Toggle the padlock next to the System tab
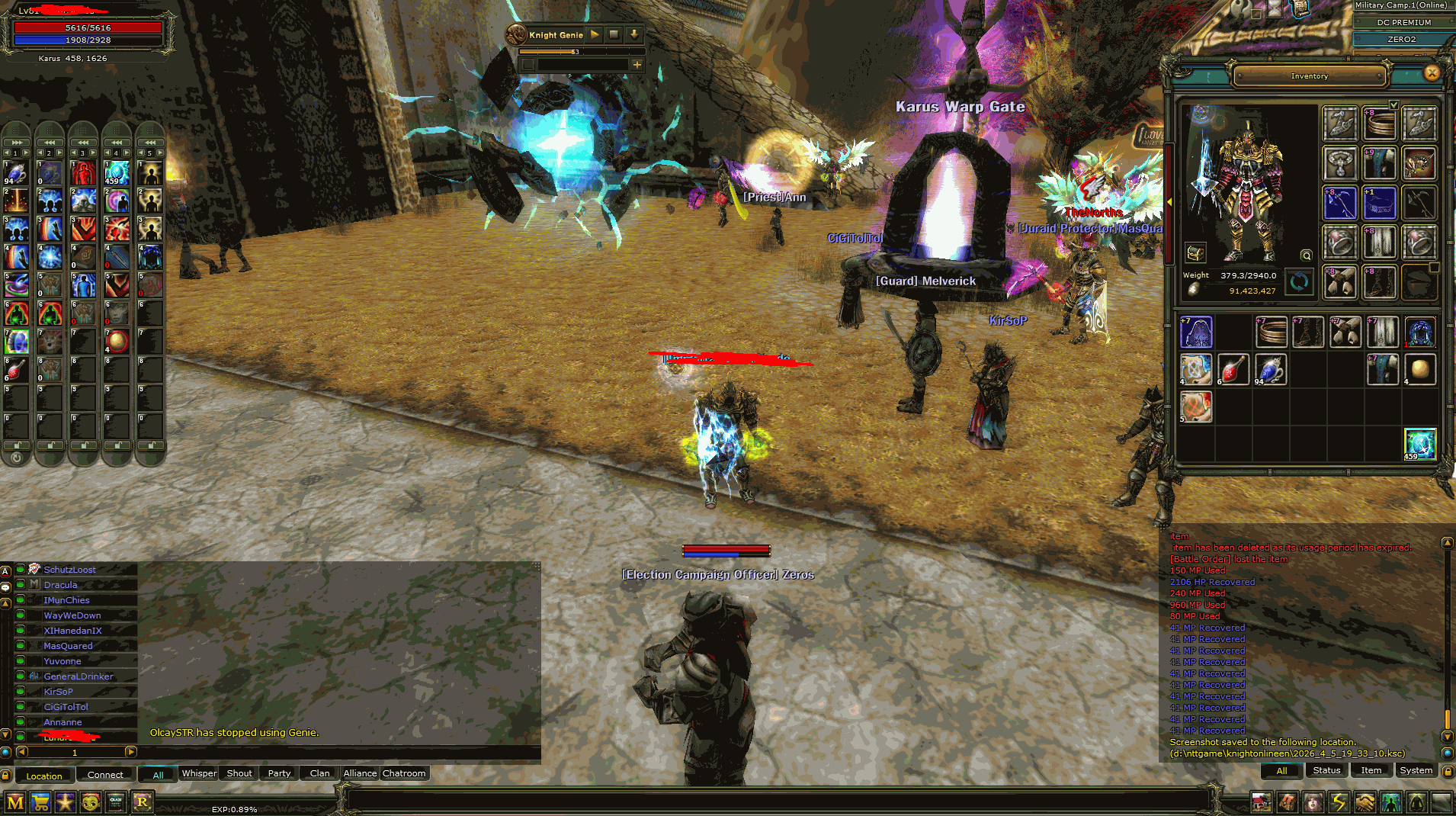1456x816 pixels. coord(1448,771)
